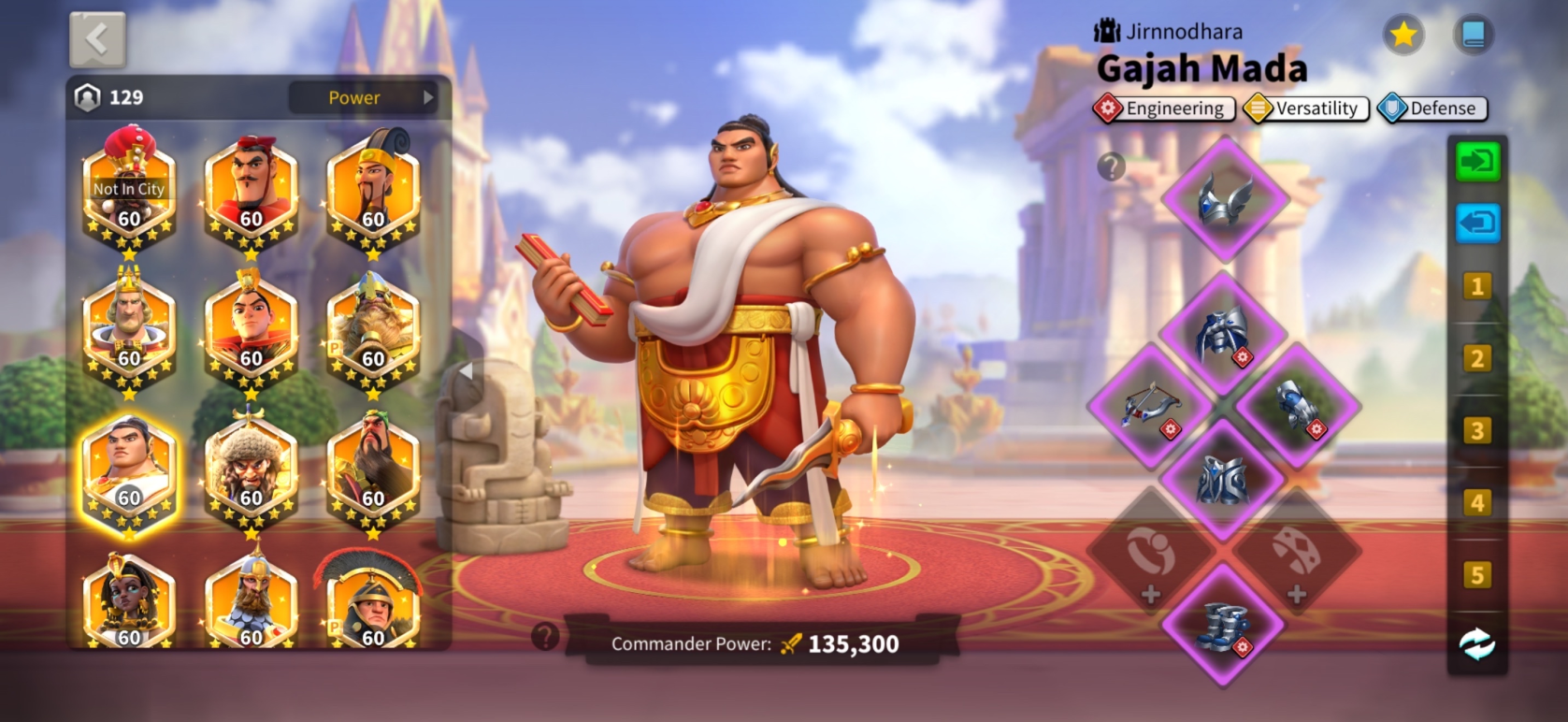Viewport: 1568px width, 722px height.
Task: Go back using the arrow button
Action: tap(97, 39)
